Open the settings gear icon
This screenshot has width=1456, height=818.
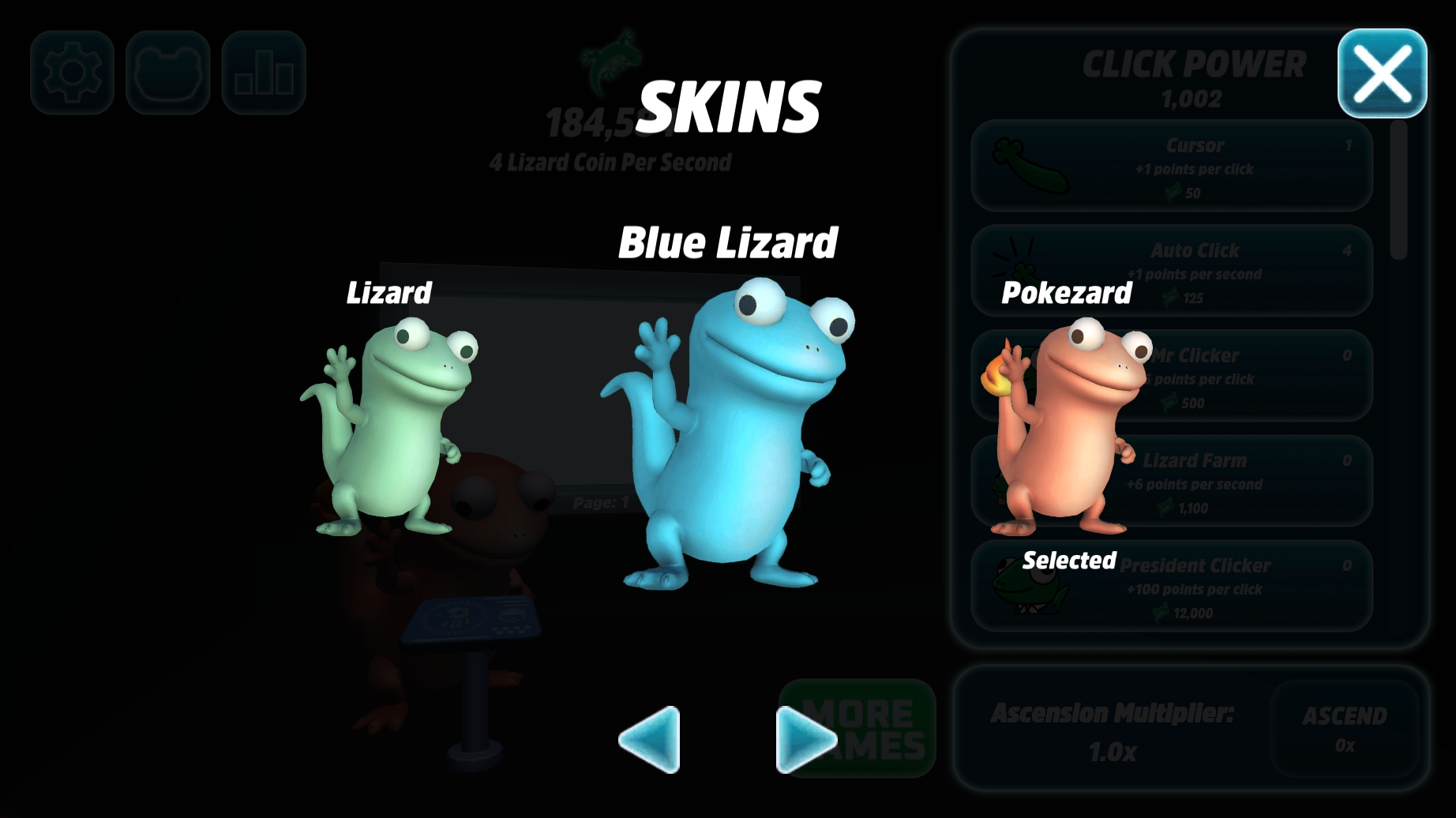(x=71, y=72)
